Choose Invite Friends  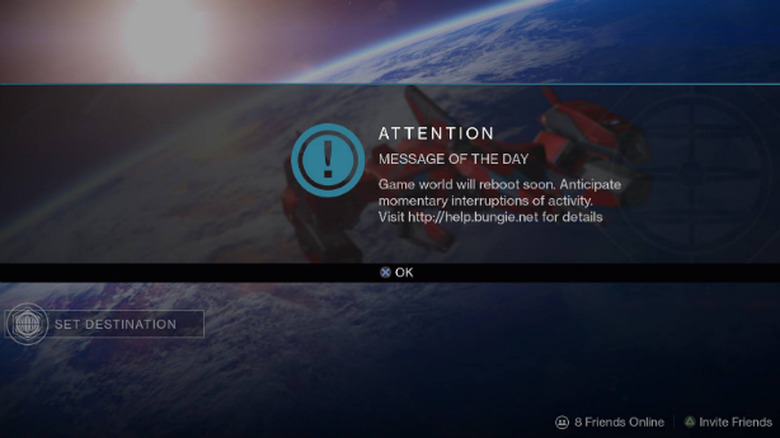pos(728,422)
